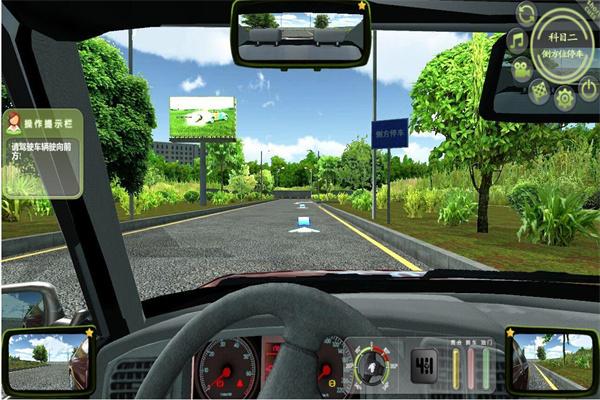The image size is (600, 400).
Task: Open settings with the gear icon
Action: [564, 97]
